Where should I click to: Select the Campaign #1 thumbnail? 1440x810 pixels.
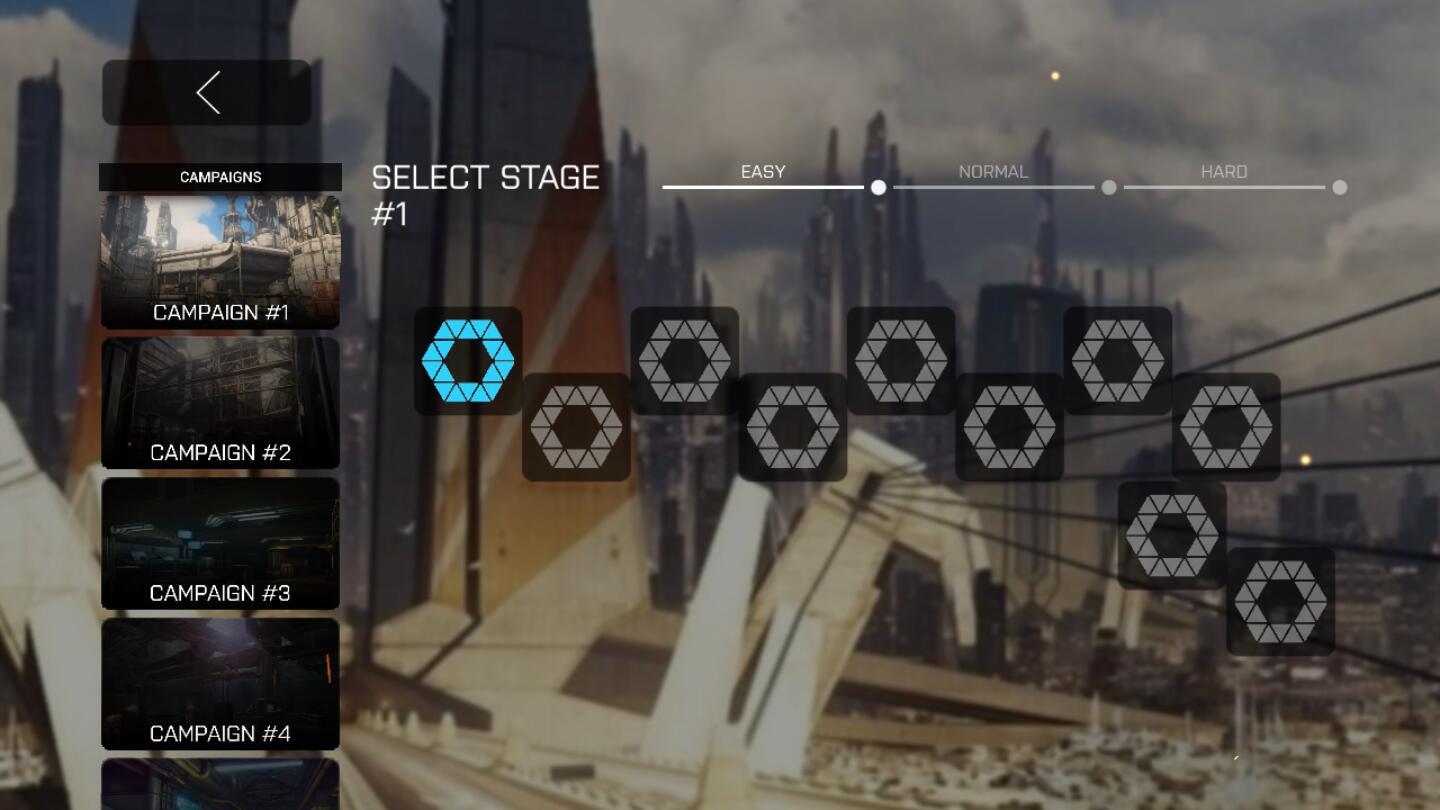(220, 262)
